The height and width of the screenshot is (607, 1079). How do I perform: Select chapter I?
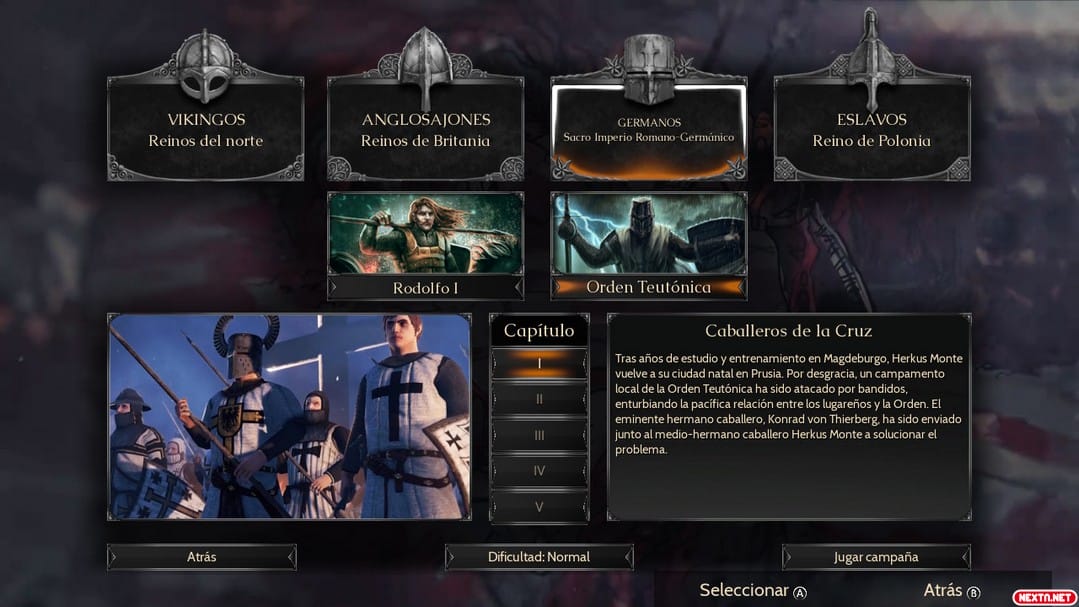(x=539, y=364)
